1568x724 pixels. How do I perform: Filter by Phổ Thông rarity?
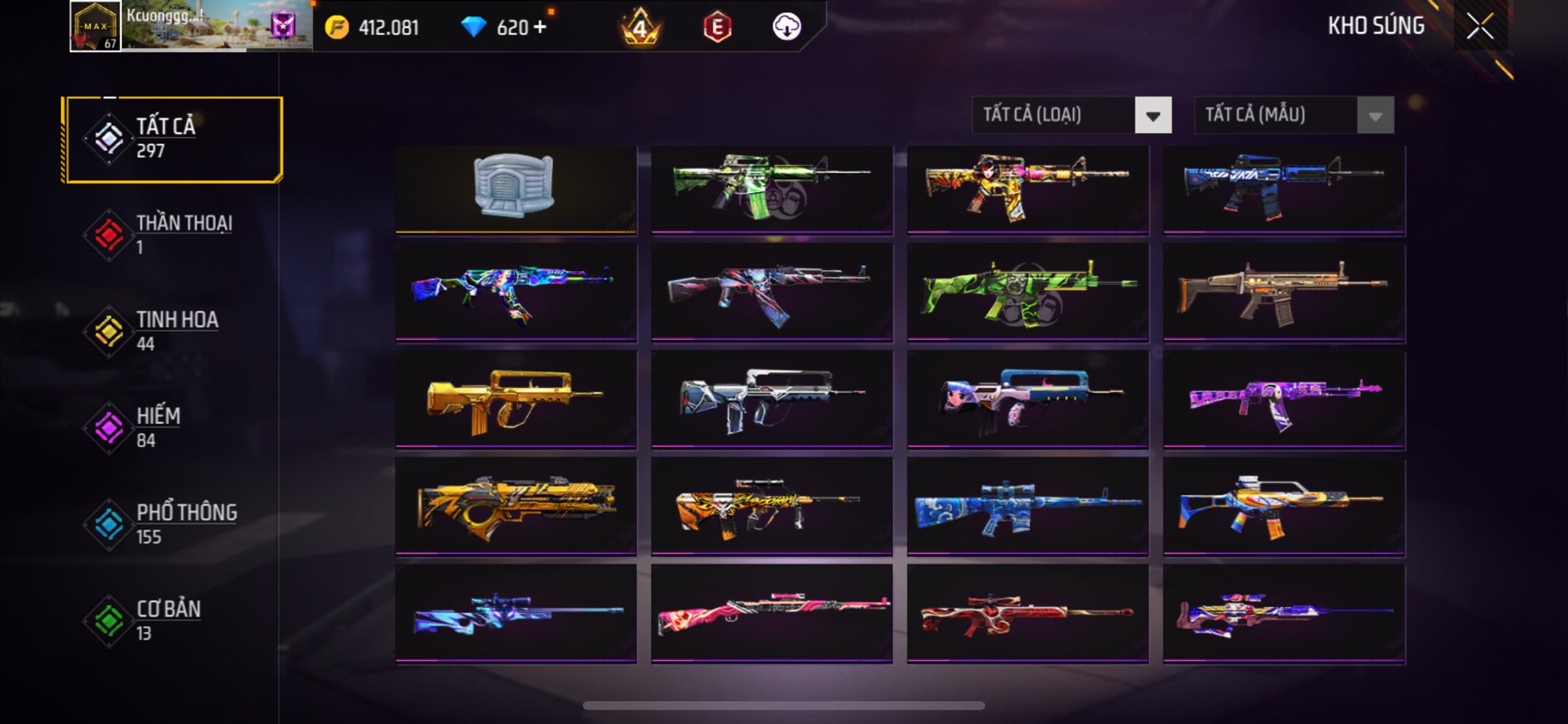174,524
